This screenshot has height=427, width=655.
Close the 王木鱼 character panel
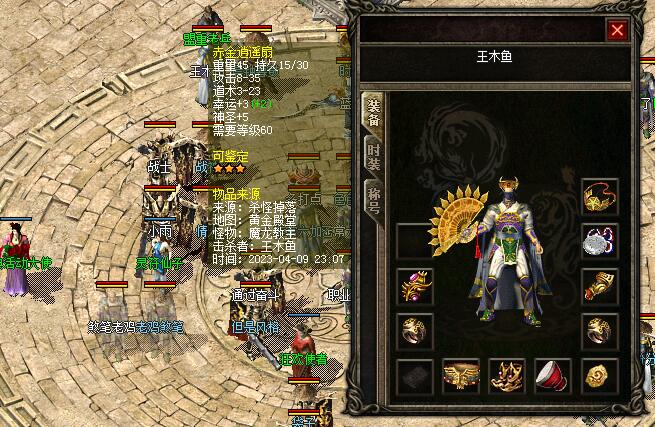point(617,30)
